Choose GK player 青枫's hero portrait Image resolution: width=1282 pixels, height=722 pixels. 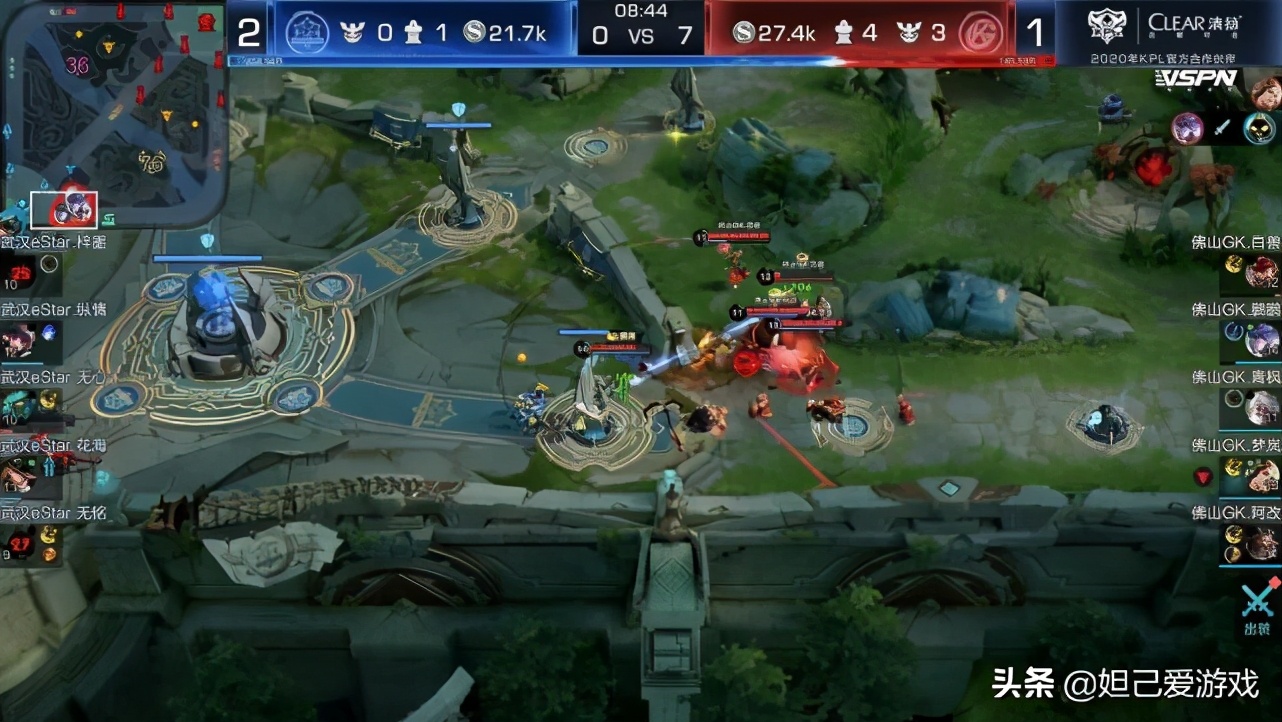(x=1262, y=407)
